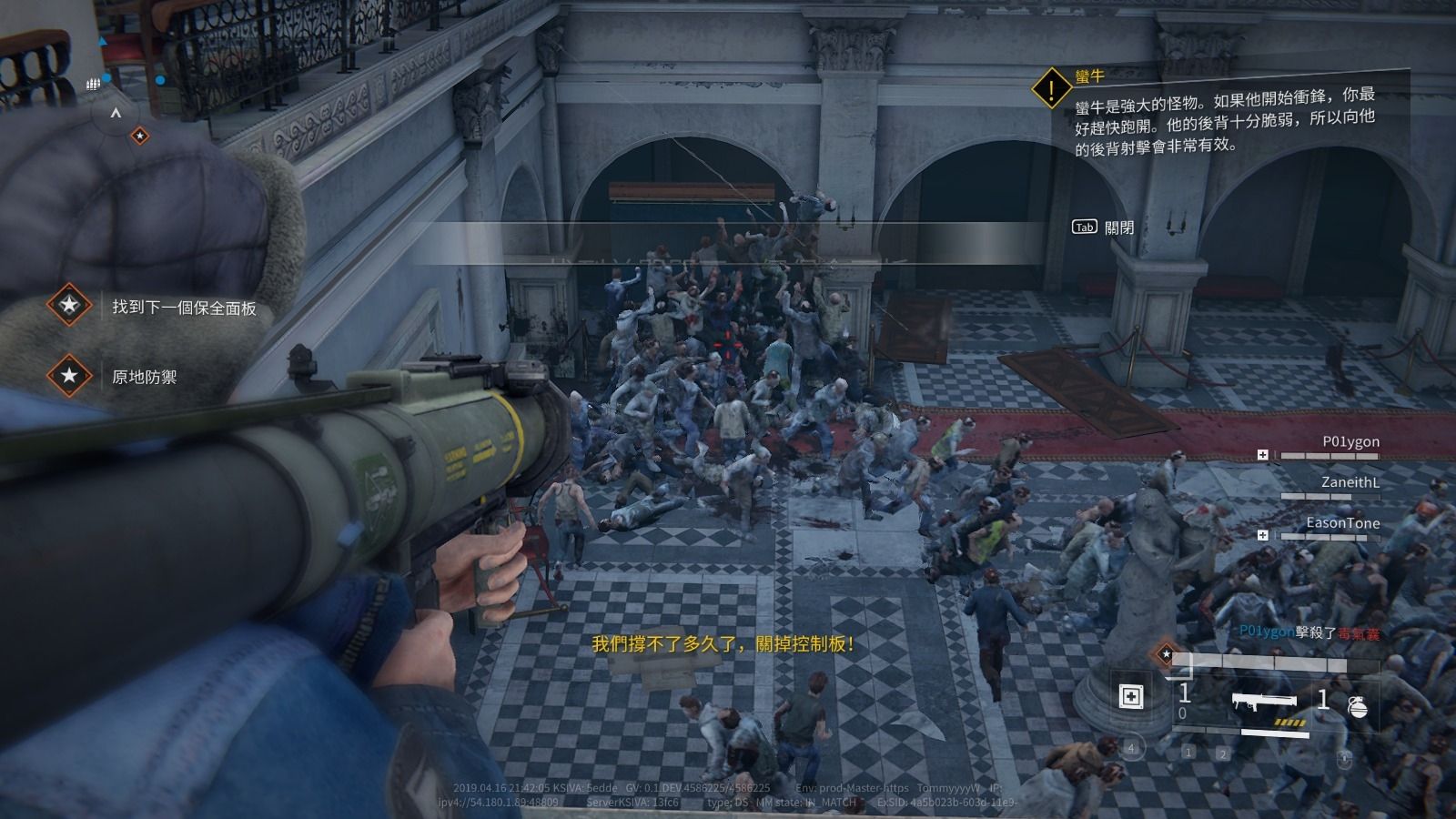Select the rocket launcher weapon icon
This screenshot has width=1456, height=819.
(1263, 702)
